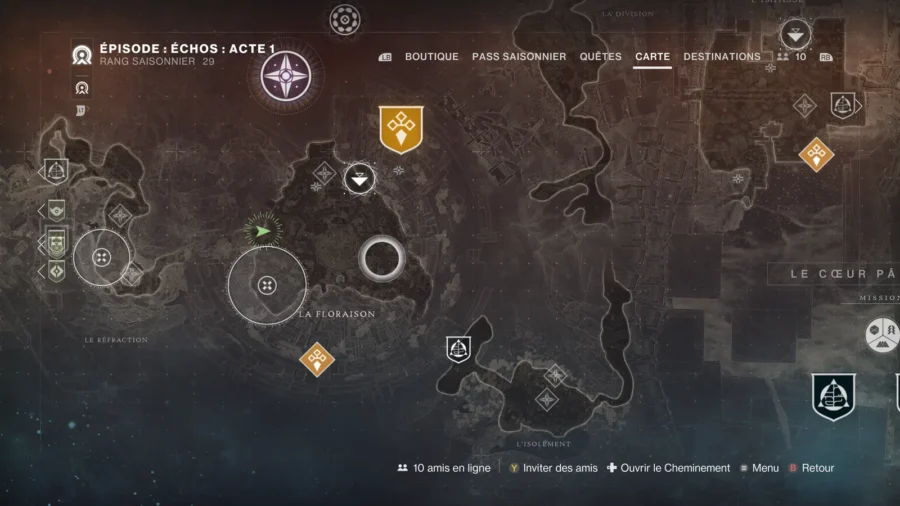Select the circled public event above Le Réfraction
Viewport: 900px width, 506px height.
click(x=101, y=258)
